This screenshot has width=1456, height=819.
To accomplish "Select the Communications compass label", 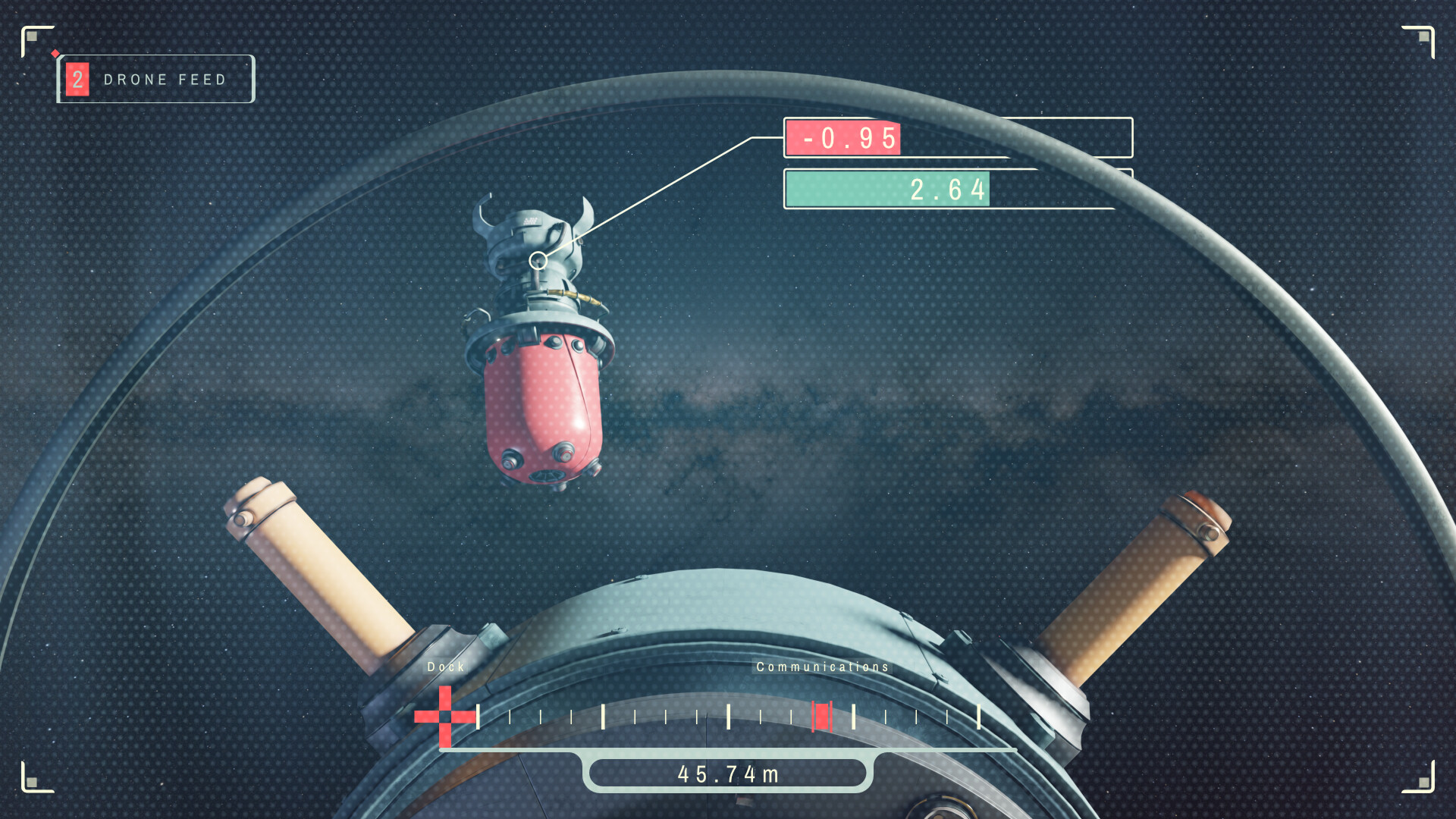I will (823, 667).
